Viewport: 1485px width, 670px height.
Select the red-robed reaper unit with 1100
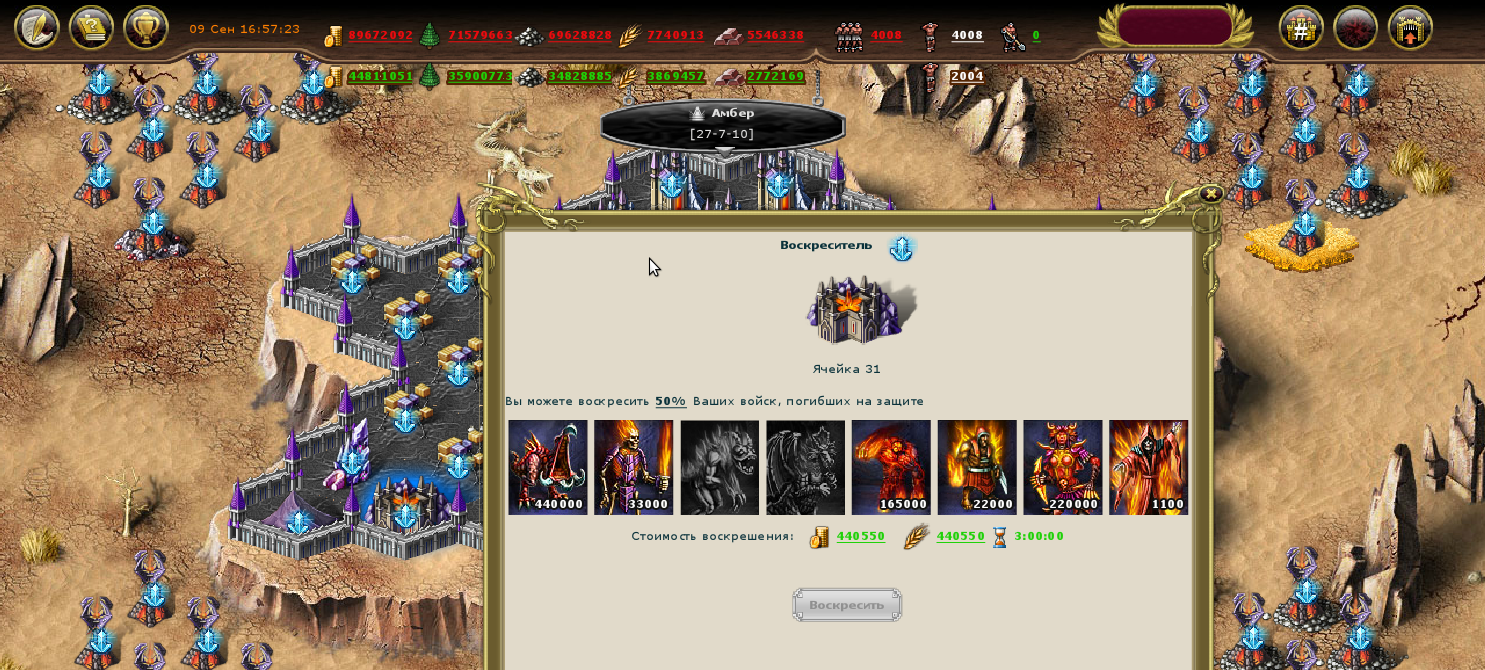(x=1149, y=467)
